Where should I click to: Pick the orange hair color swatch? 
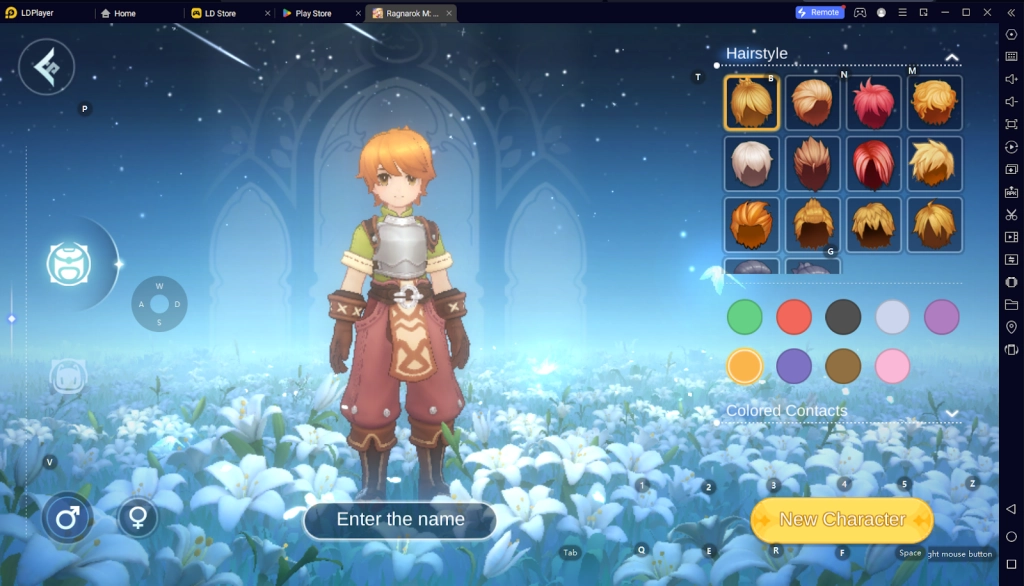[744, 366]
